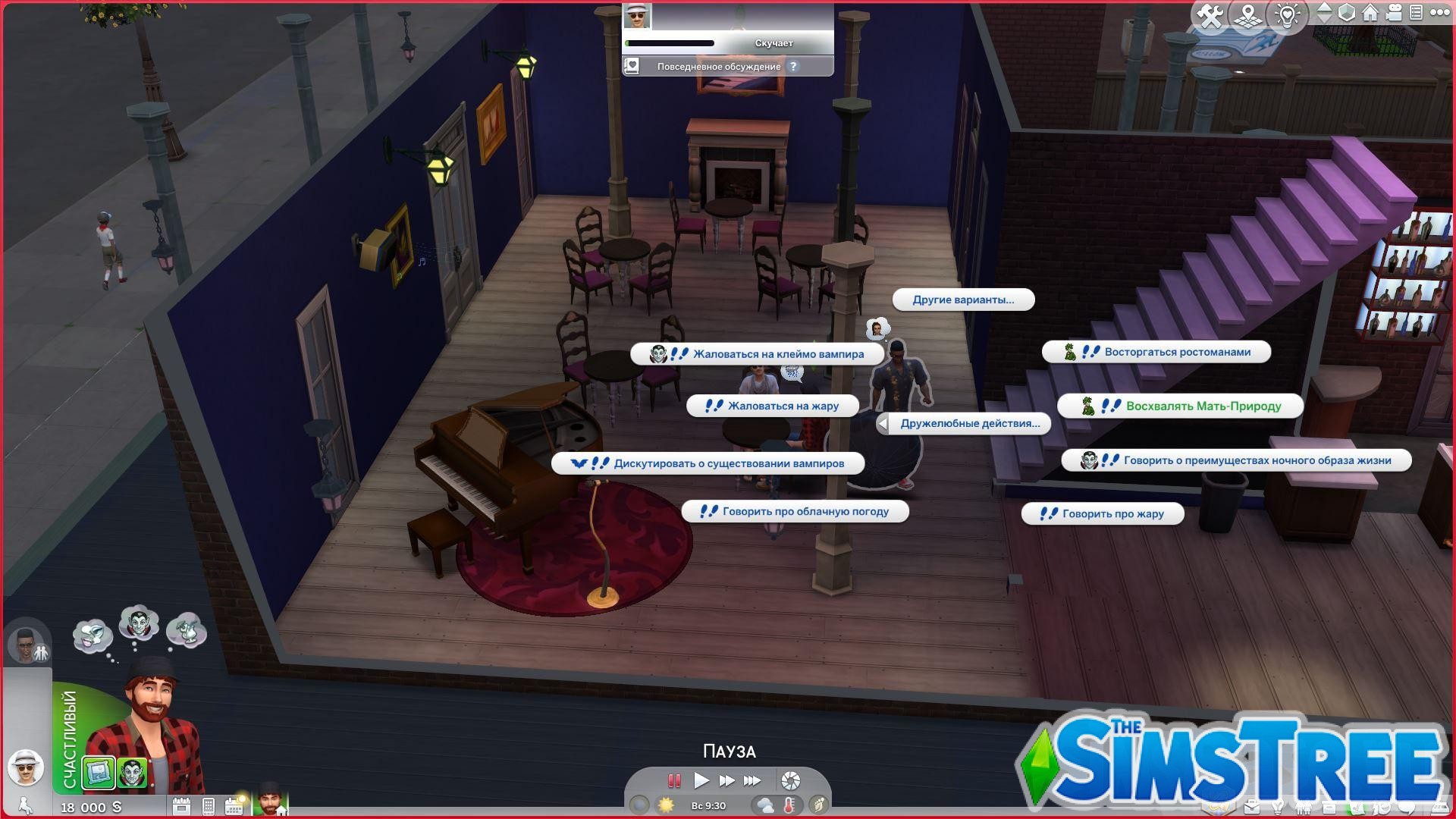Open the Gallery via the lightbulb-heart icon
Screen dimensions: 1456x819
pos(1288,12)
